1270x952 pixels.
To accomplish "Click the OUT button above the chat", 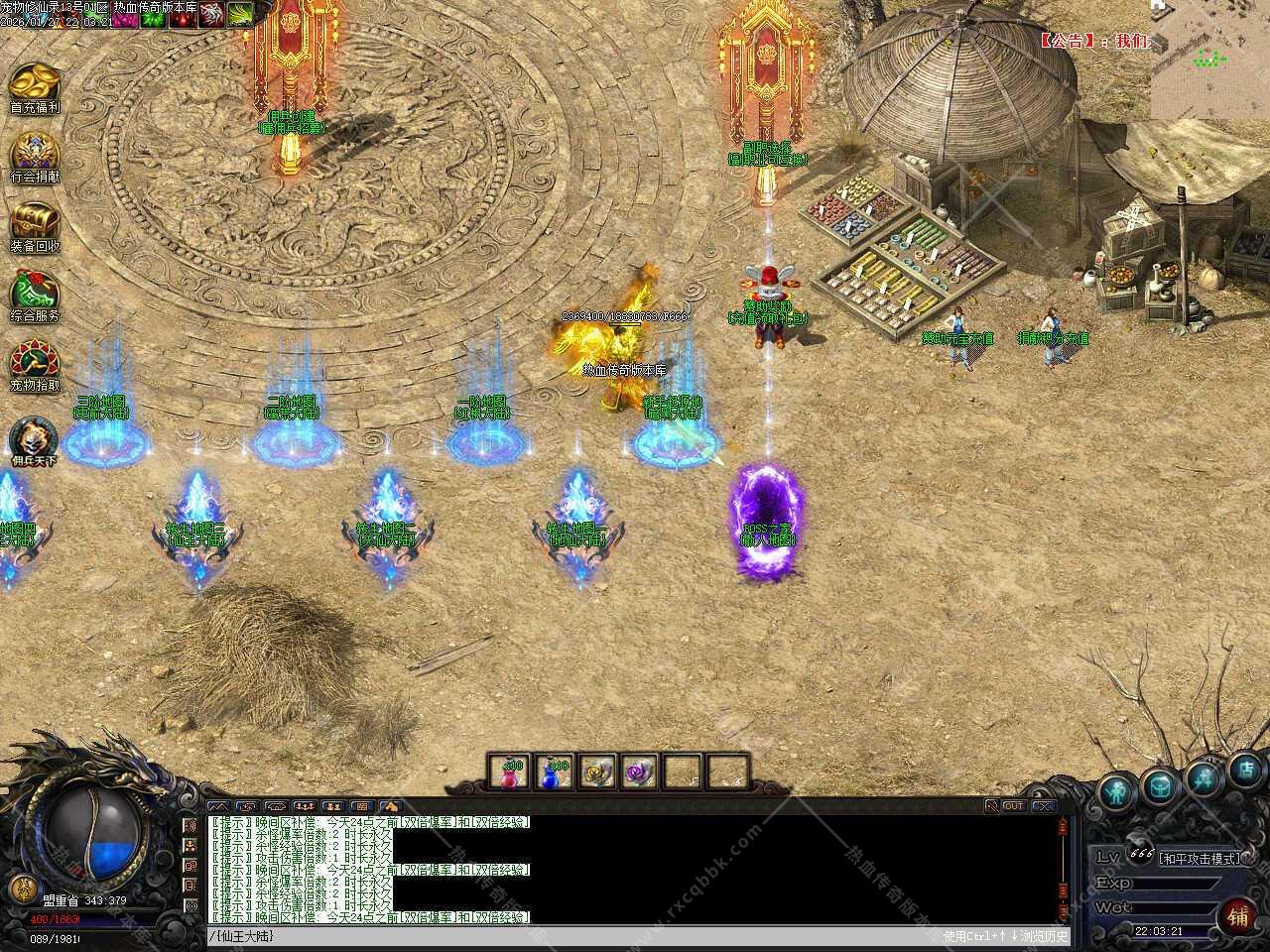I will pyautogui.click(x=1013, y=806).
